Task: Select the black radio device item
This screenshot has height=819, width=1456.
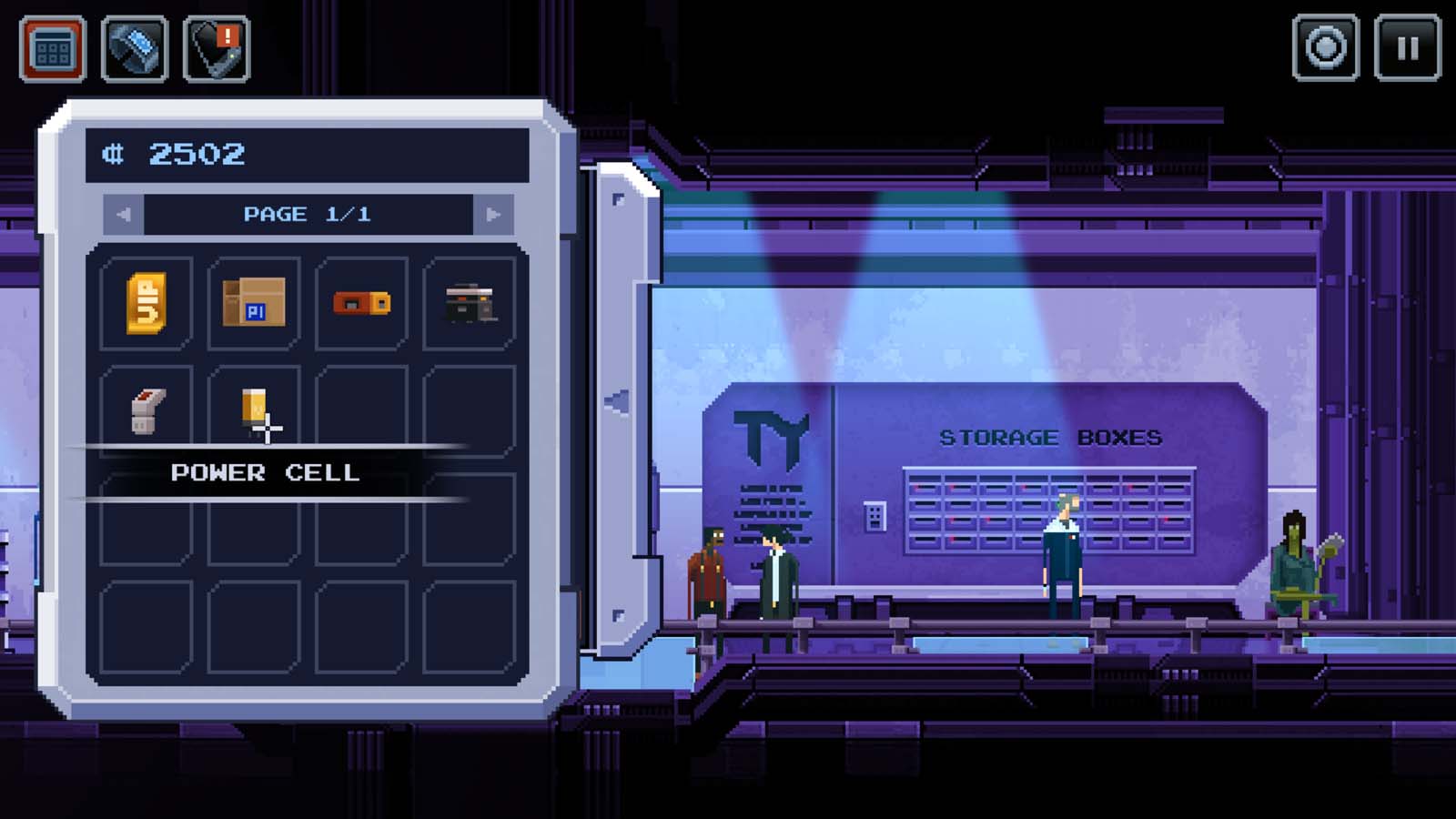Action: click(470, 301)
